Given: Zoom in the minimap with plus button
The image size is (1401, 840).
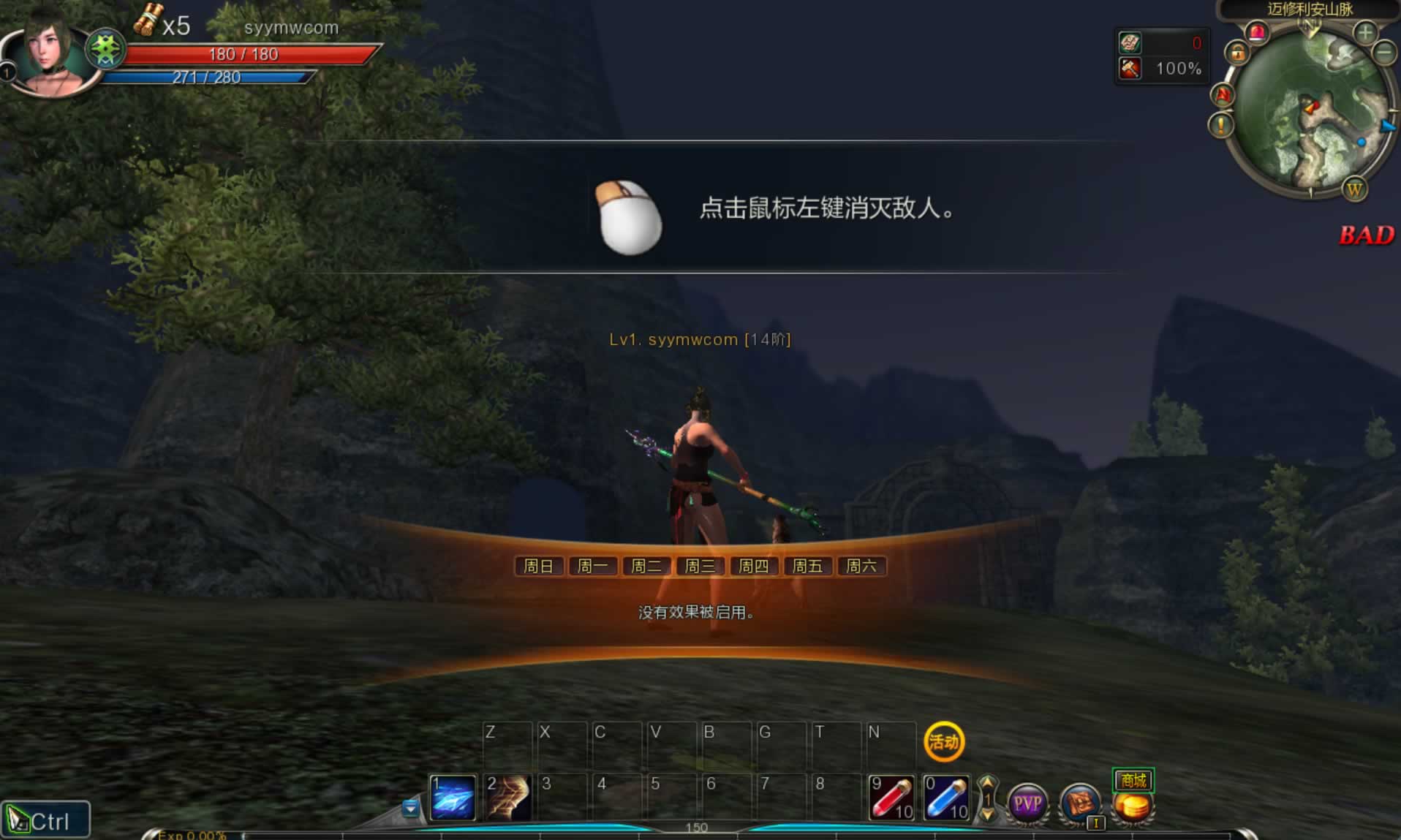Looking at the screenshot, I should (1365, 32).
